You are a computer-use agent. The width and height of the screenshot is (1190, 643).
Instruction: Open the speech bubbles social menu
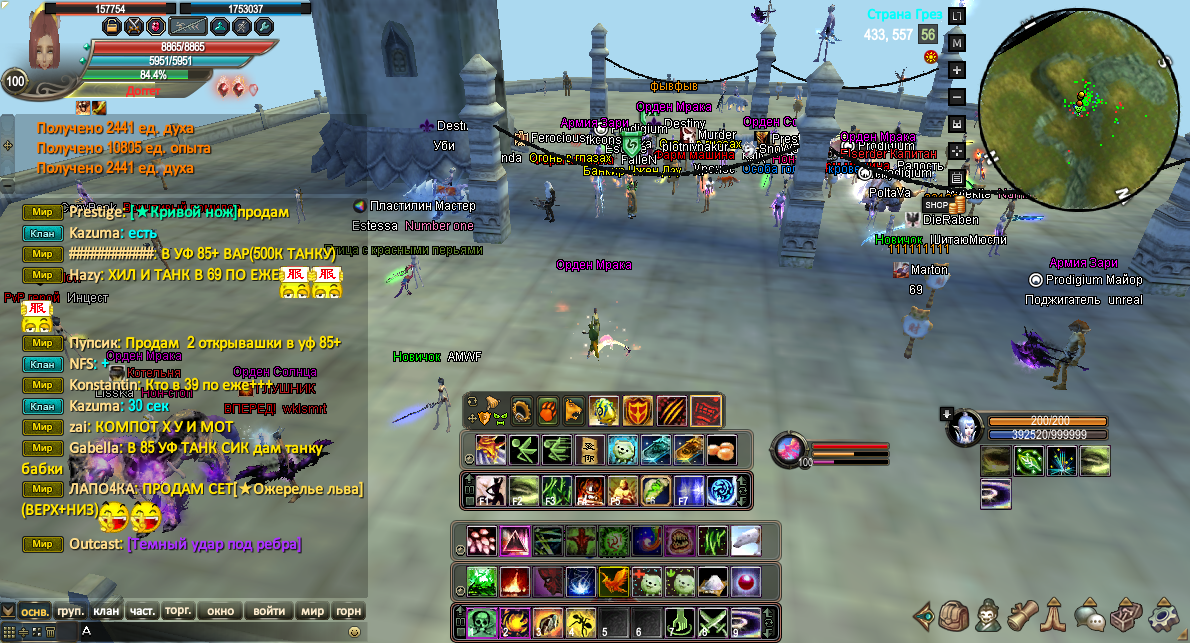click(1091, 612)
